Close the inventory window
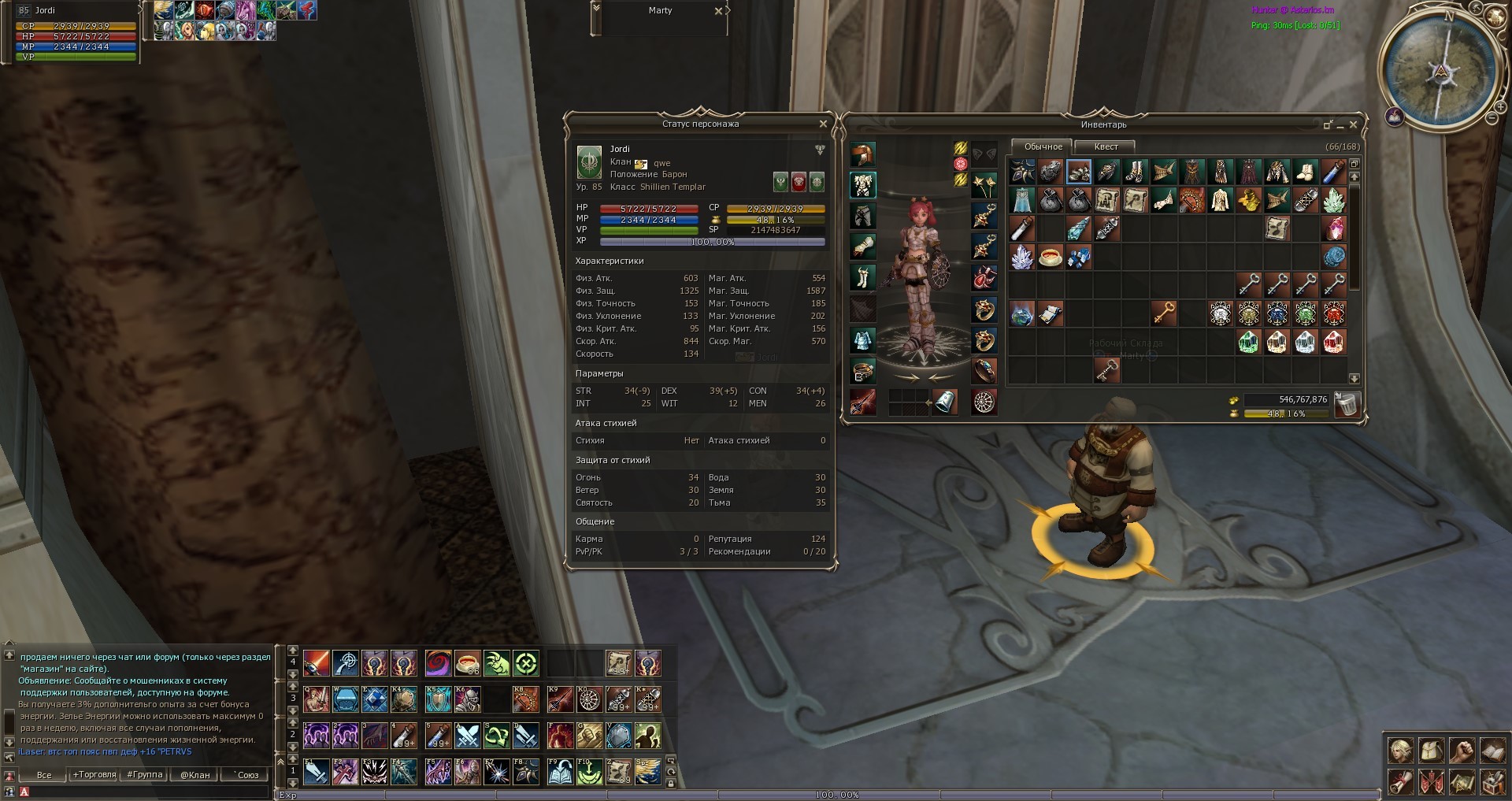Screen dimensions: 1512x801 point(1354,125)
